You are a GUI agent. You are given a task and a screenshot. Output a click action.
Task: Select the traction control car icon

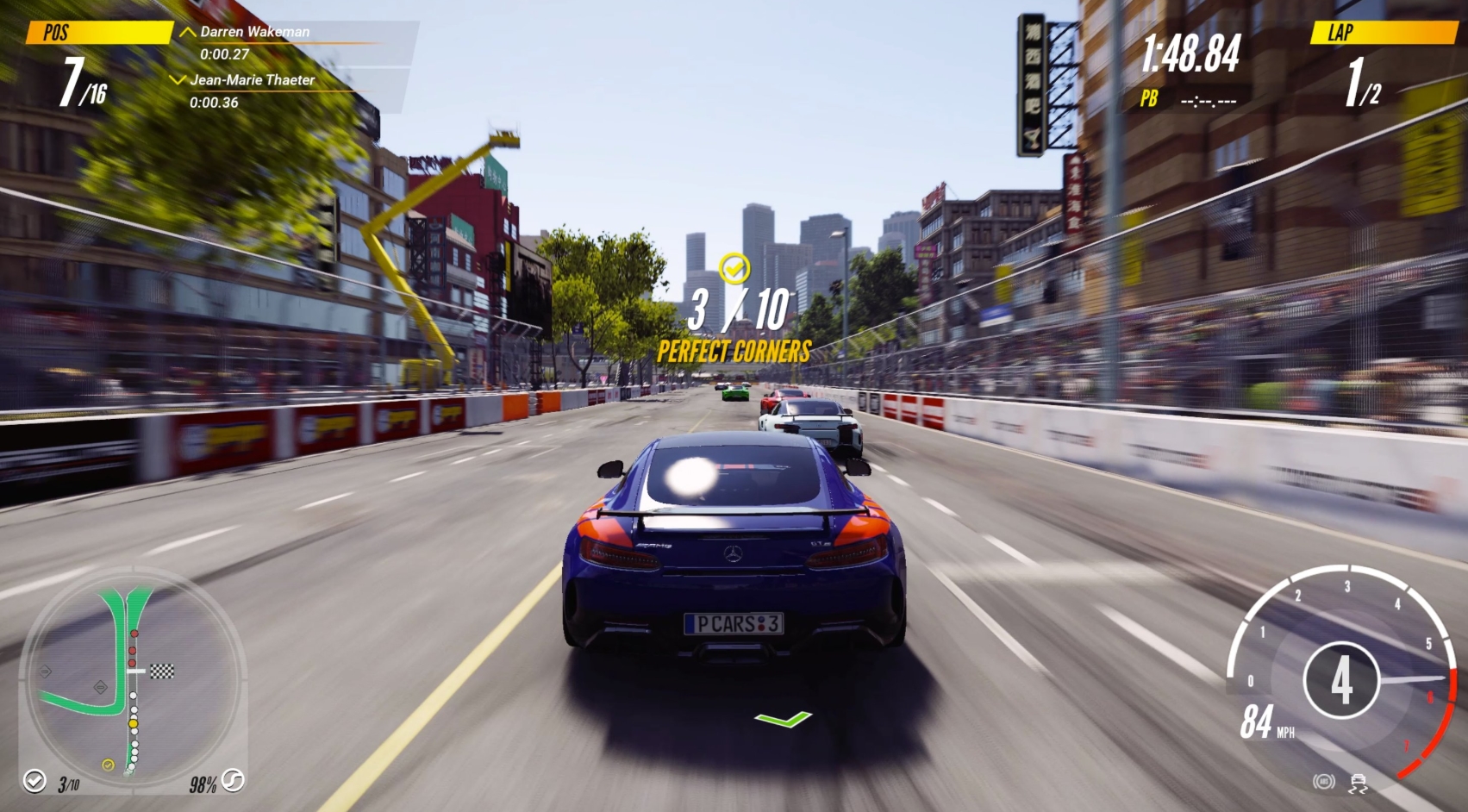pyautogui.click(x=1358, y=784)
